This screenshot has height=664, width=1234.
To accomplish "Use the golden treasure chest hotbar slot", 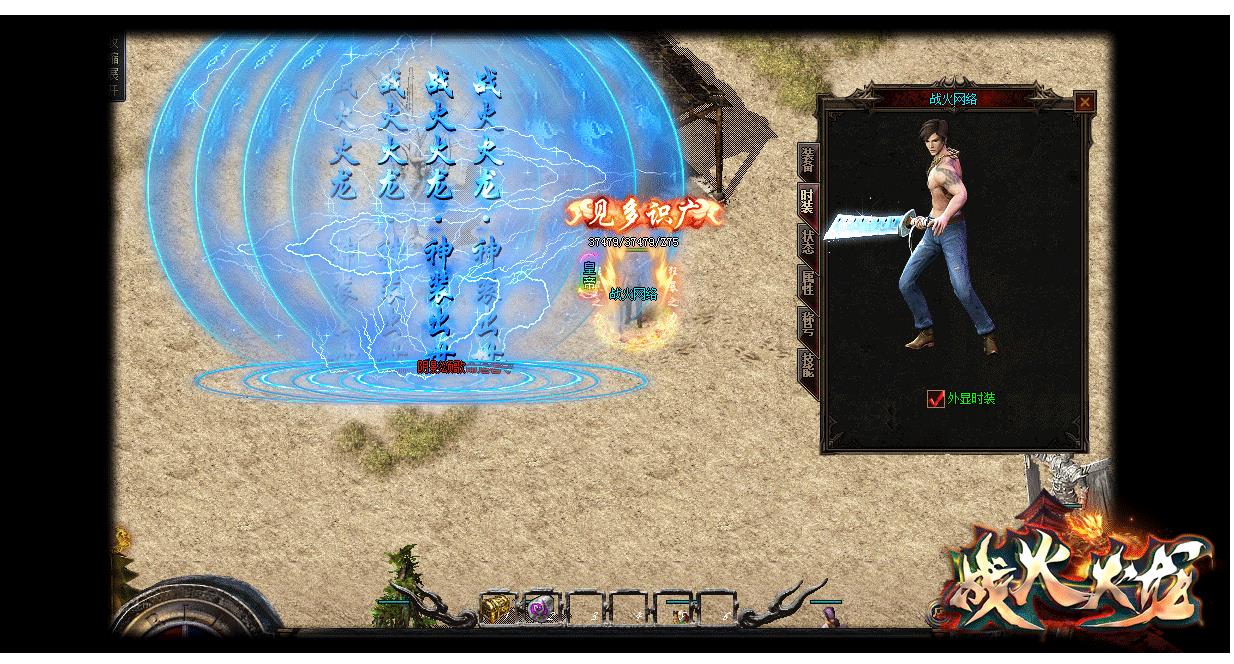I will 497,607.
